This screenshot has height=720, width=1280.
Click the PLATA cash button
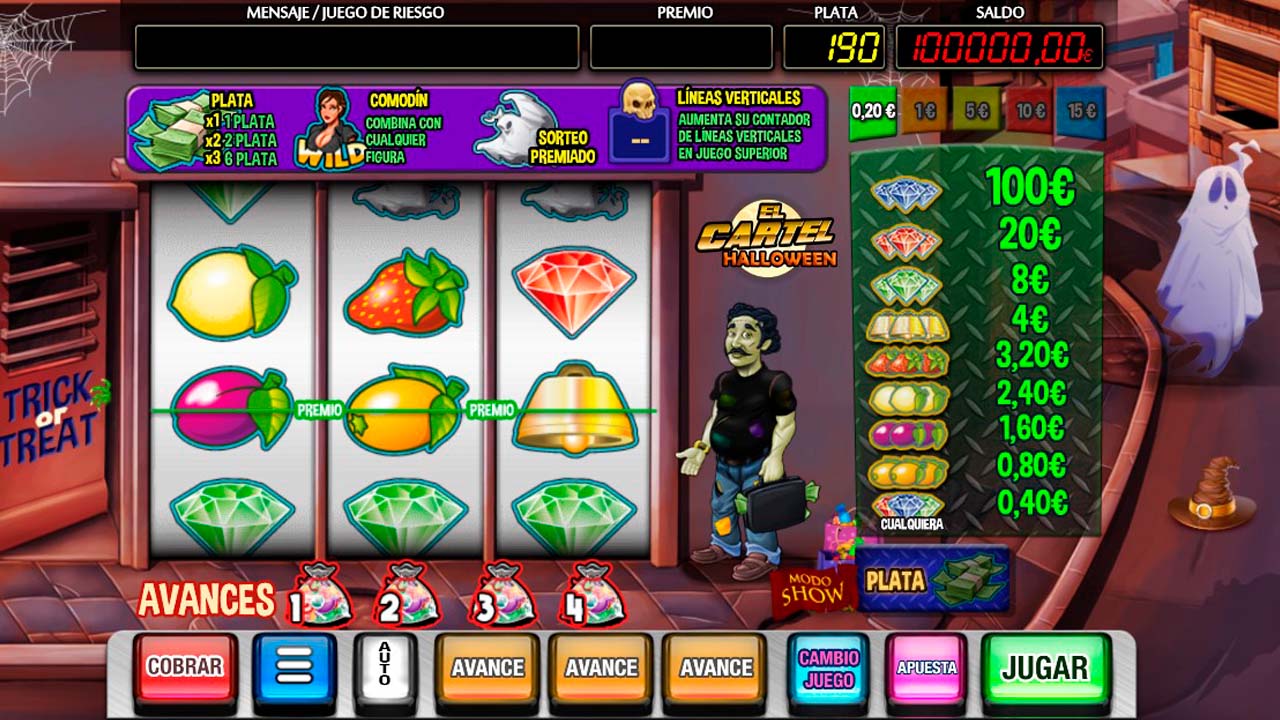pos(933,580)
